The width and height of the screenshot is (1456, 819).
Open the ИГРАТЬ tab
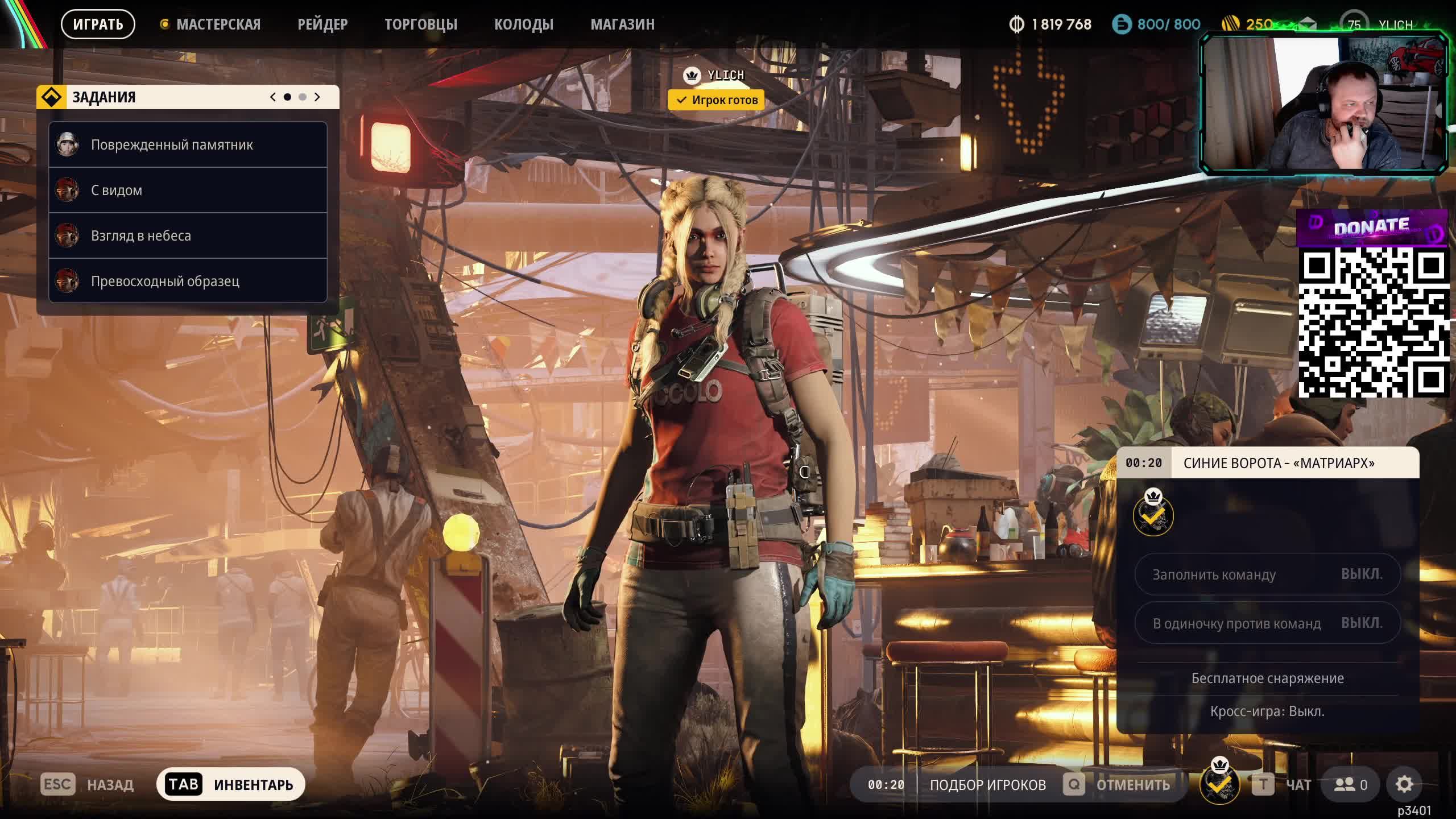tap(98, 24)
